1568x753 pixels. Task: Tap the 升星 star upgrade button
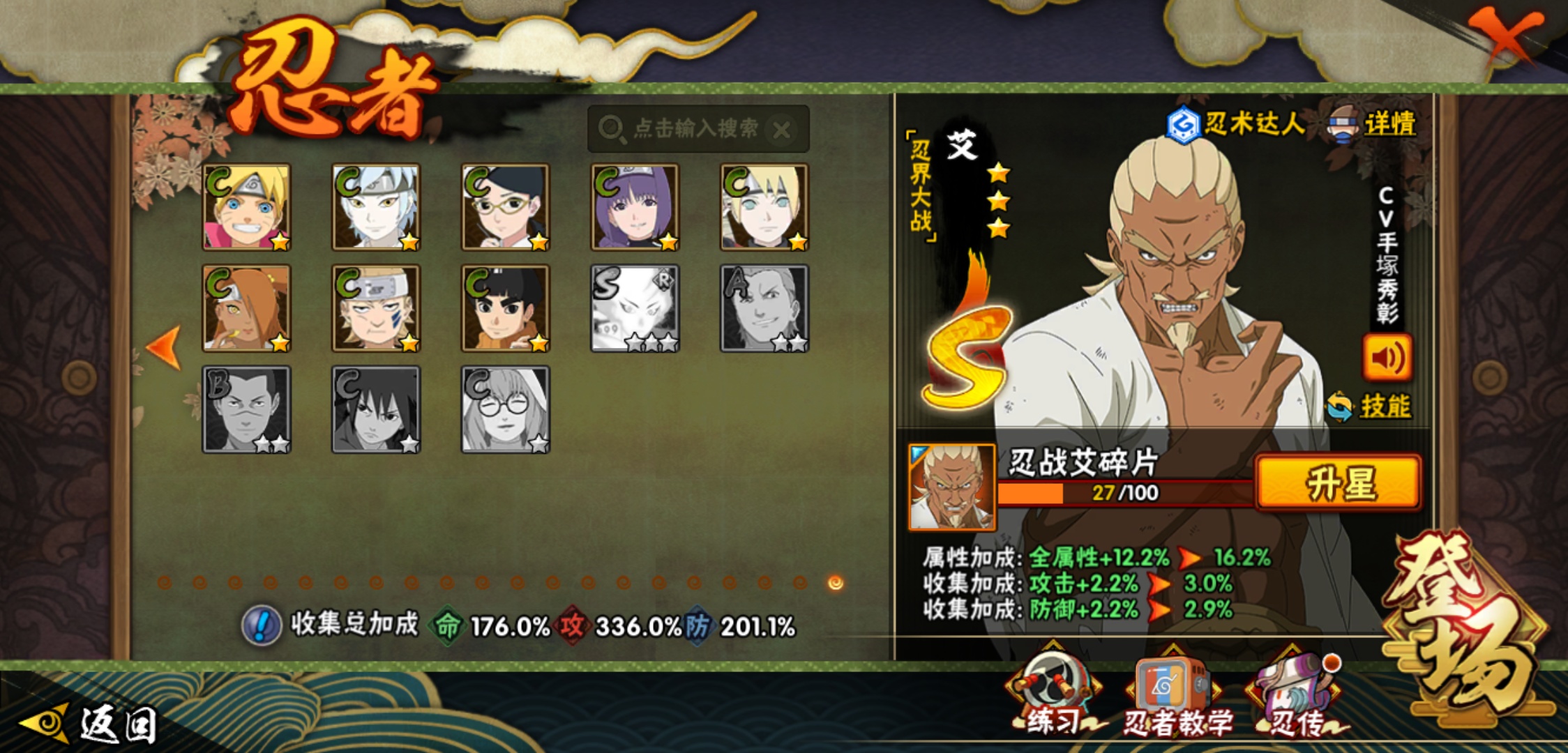tap(1338, 483)
